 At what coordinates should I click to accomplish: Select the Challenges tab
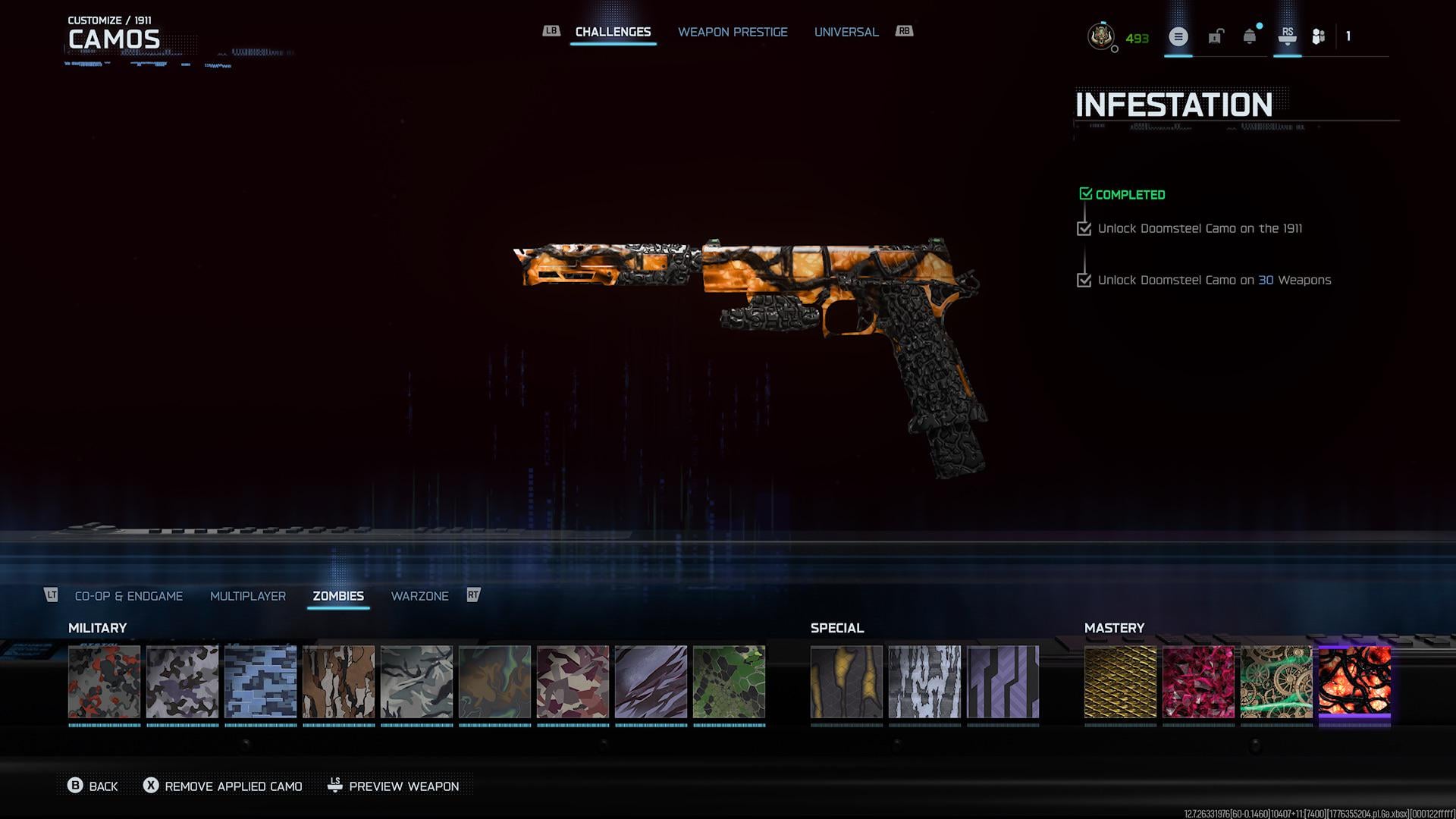coord(613,32)
